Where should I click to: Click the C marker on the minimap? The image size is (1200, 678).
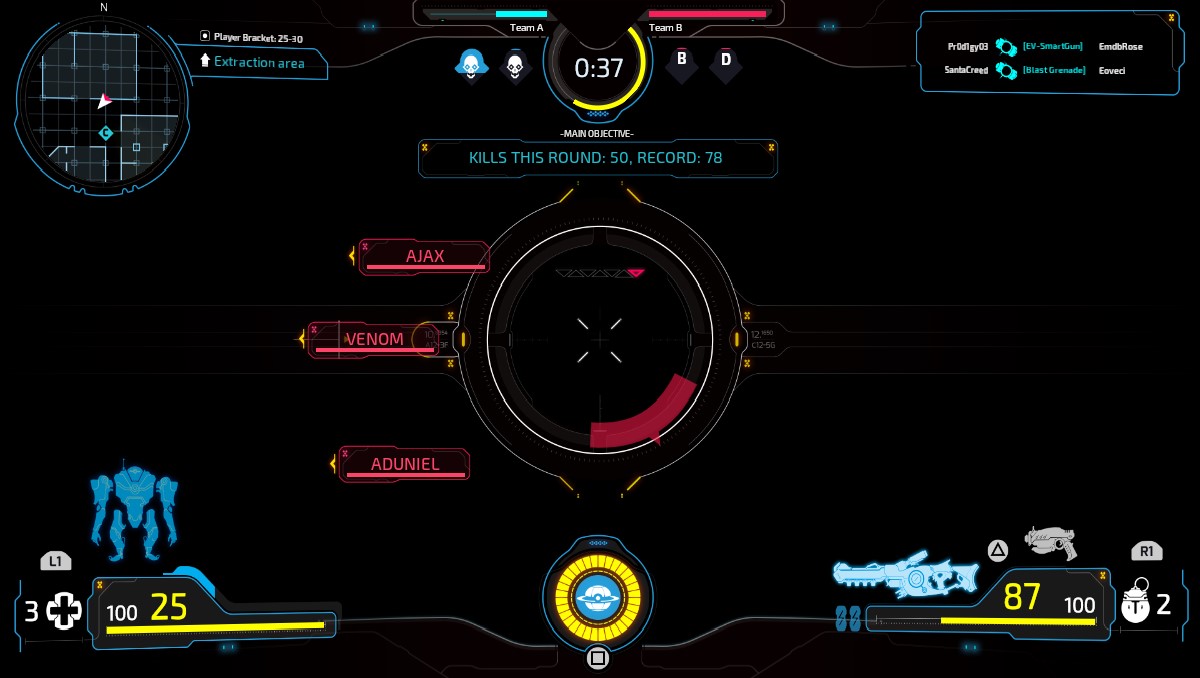click(x=106, y=133)
